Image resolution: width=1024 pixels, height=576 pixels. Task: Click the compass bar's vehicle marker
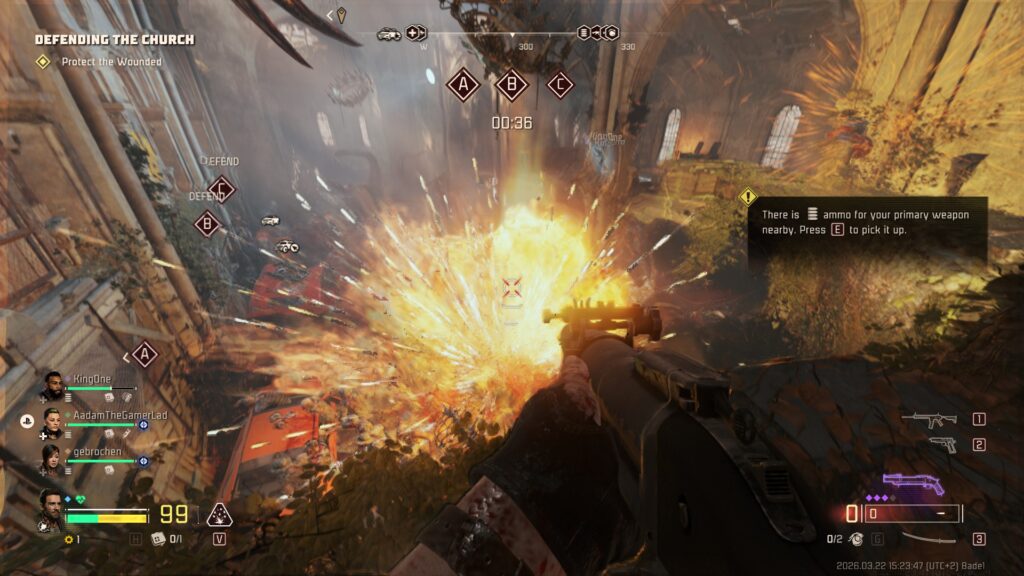(389, 34)
